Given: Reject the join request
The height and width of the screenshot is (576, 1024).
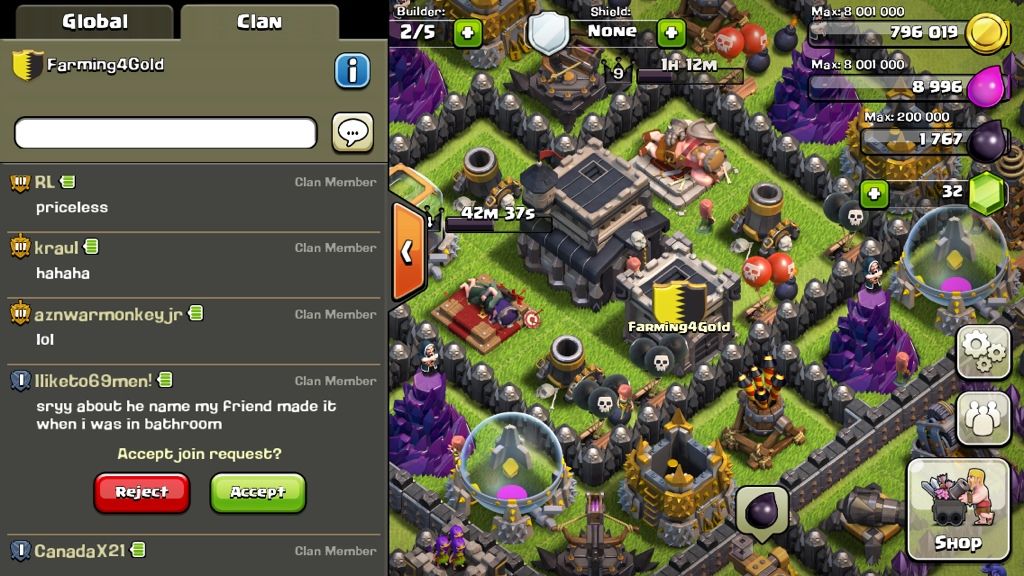Looking at the screenshot, I should (x=142, y=492).
